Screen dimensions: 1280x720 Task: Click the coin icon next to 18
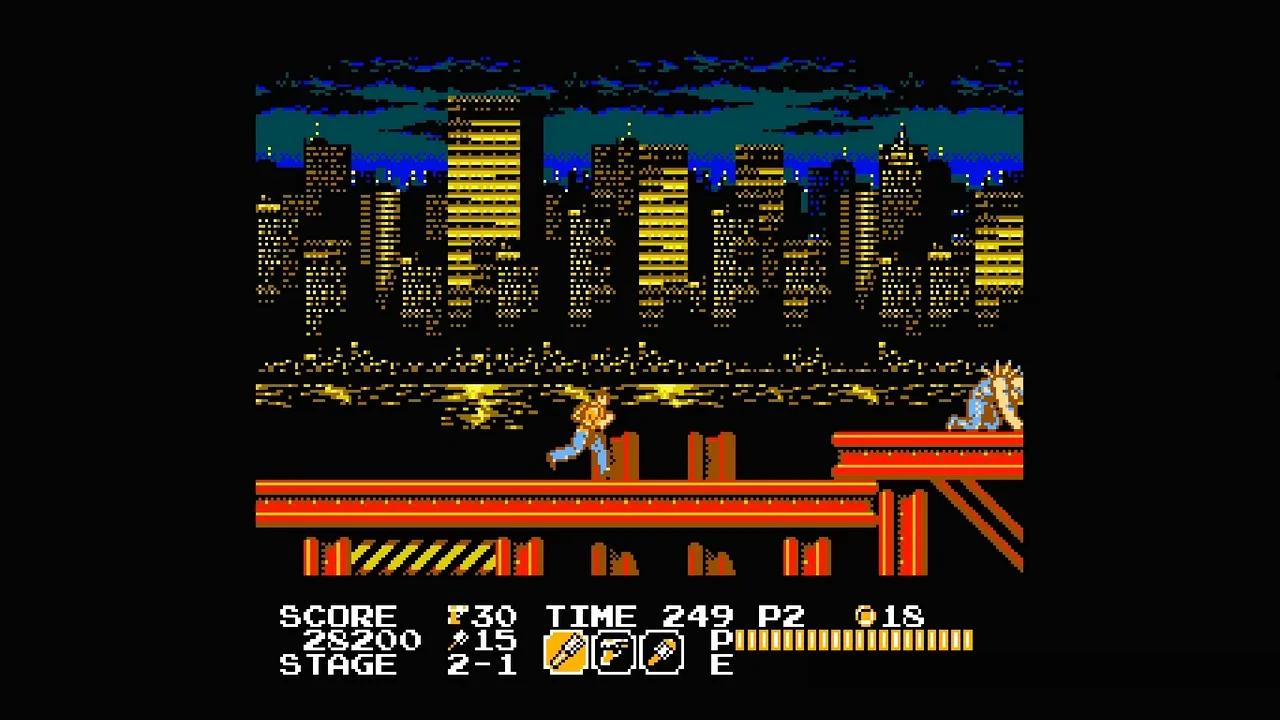tap(866, 615)
